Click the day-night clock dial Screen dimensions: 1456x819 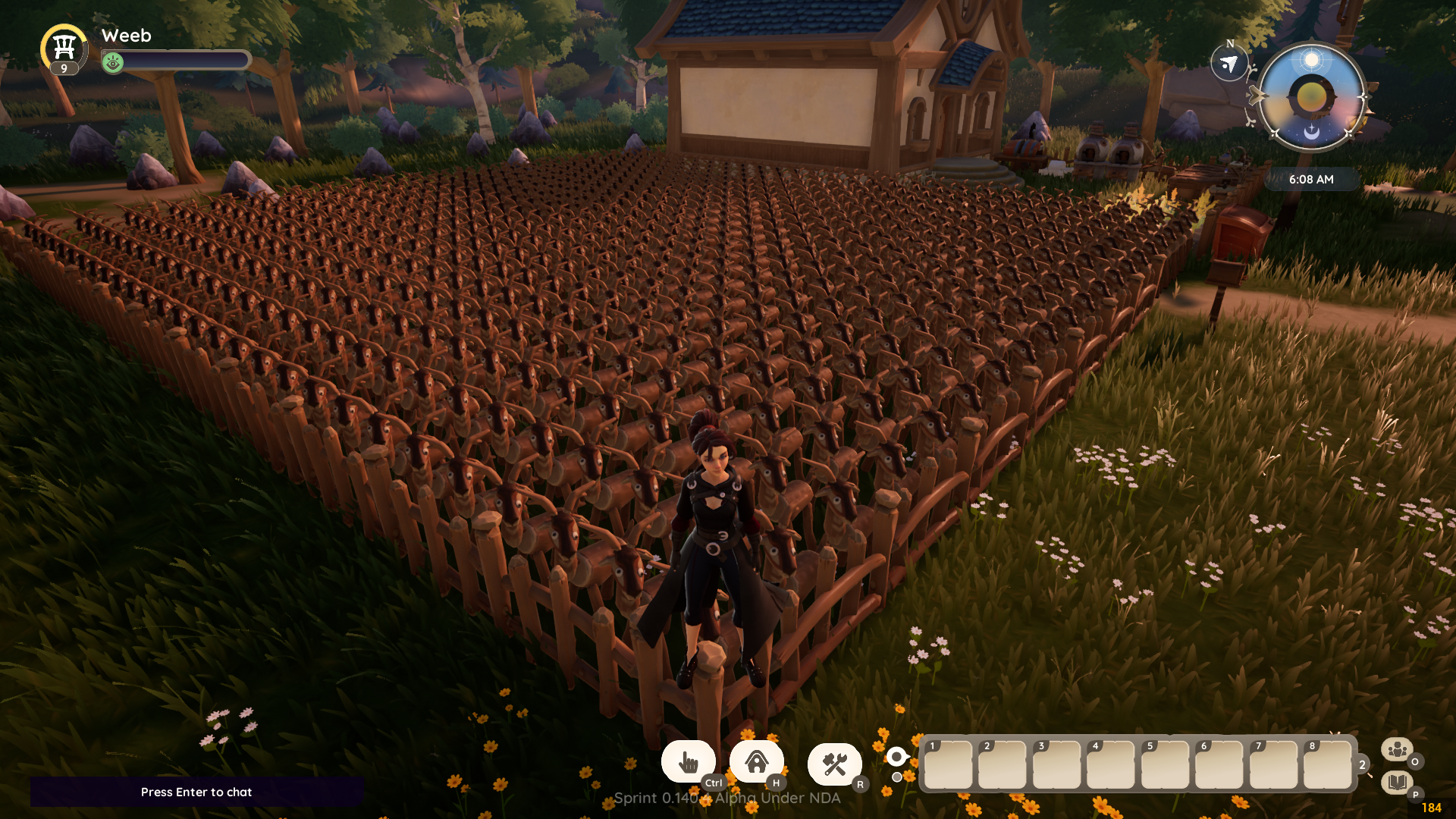pyautogui.click(x=1311, y=96)
